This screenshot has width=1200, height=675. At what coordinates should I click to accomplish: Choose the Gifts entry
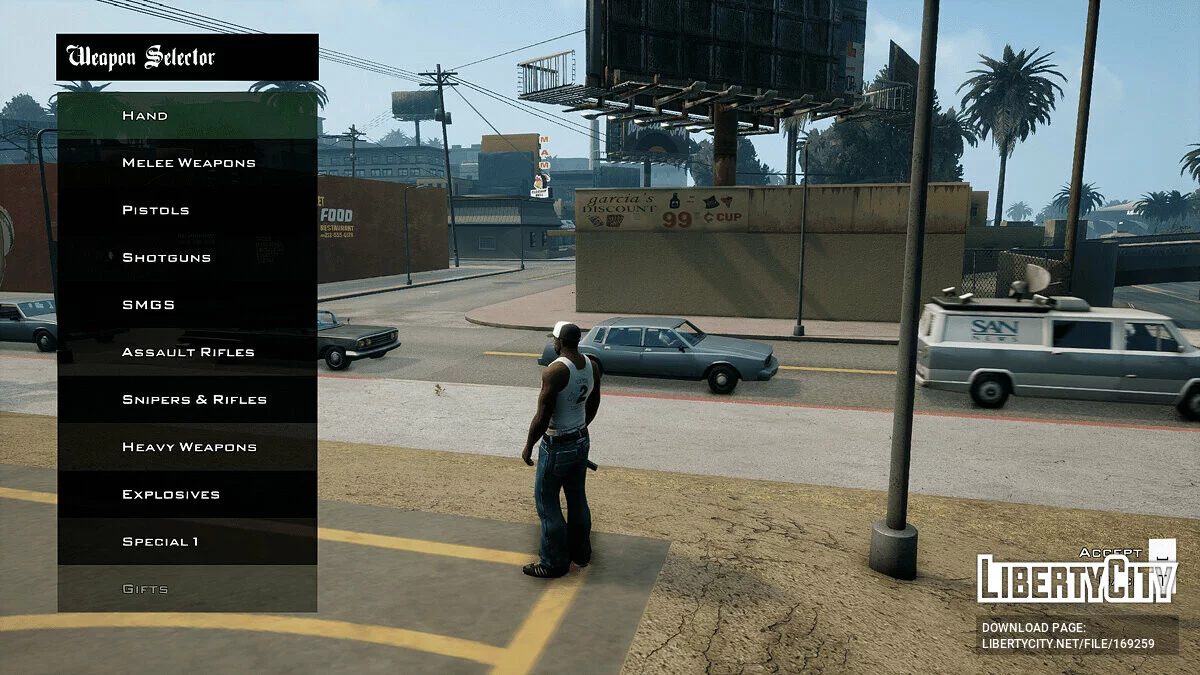pyautogui.click(x=187, y=589)
